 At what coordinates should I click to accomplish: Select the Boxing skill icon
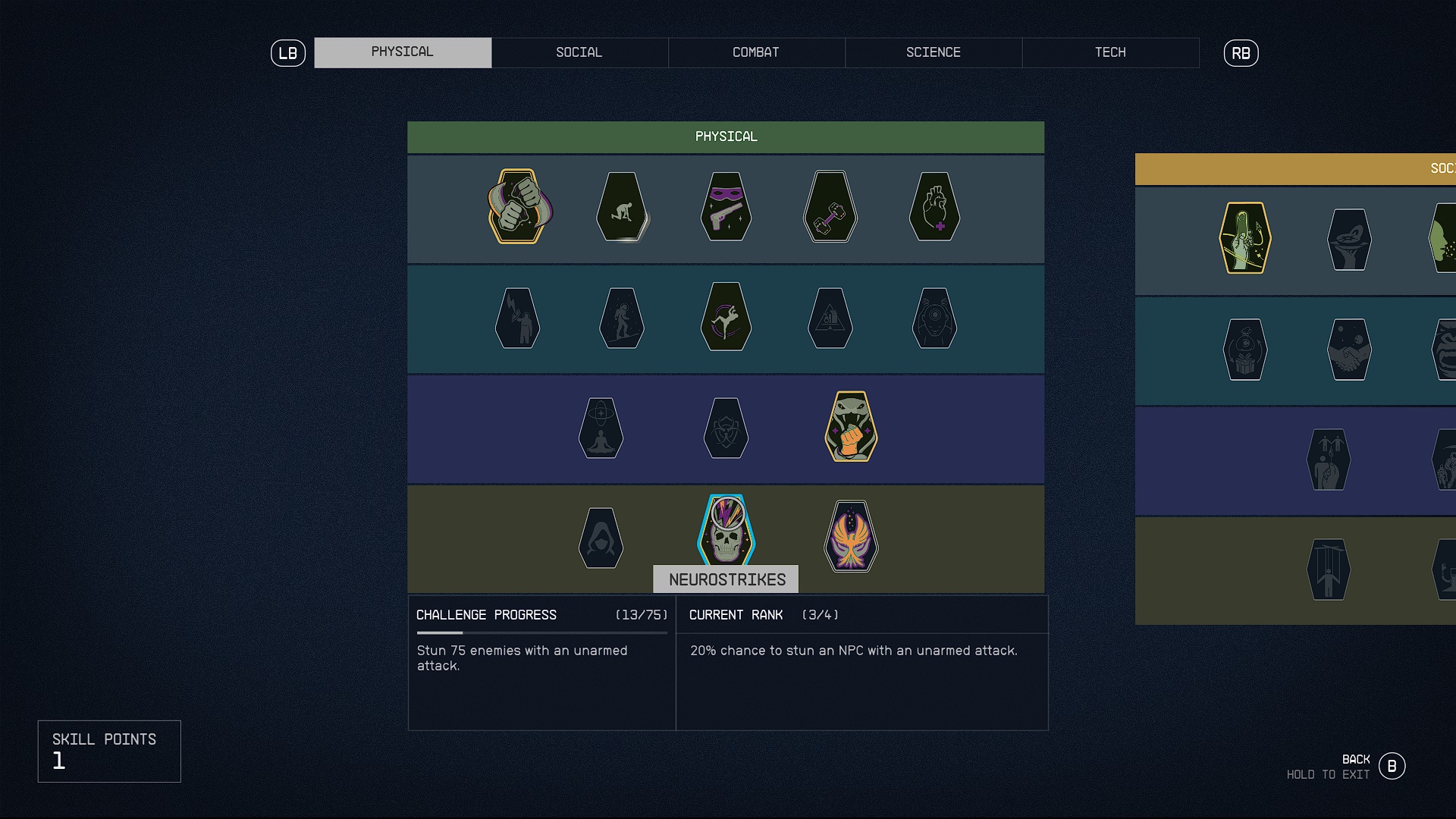(519, 209)
